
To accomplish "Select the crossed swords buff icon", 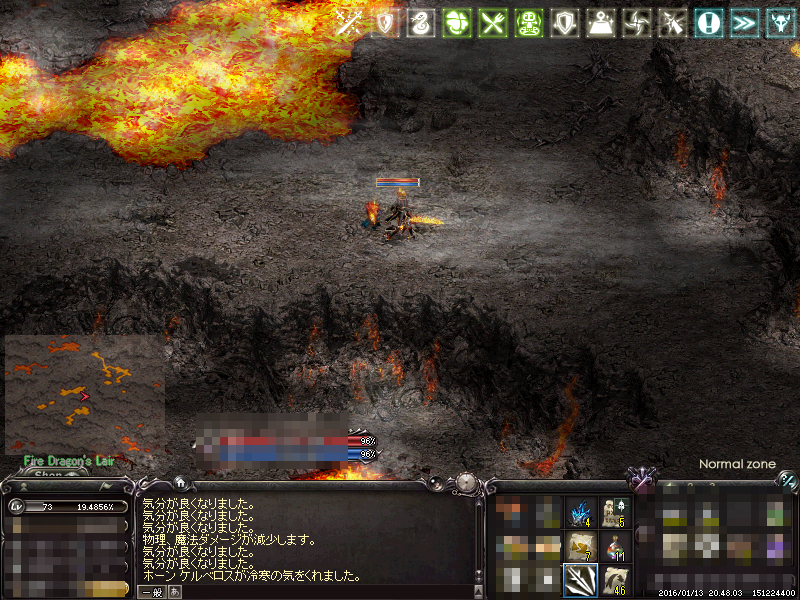I will [349, 23].
